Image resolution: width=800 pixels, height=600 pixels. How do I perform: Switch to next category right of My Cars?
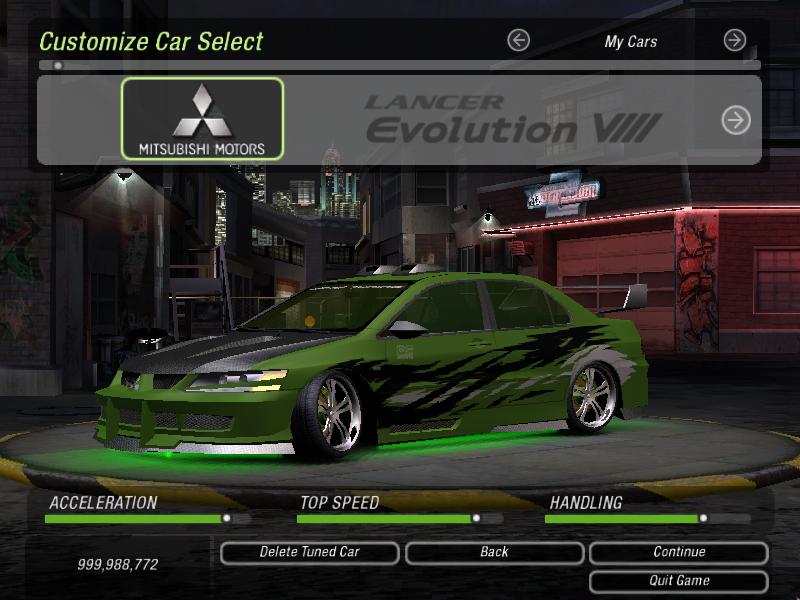[x=735, y=41]
